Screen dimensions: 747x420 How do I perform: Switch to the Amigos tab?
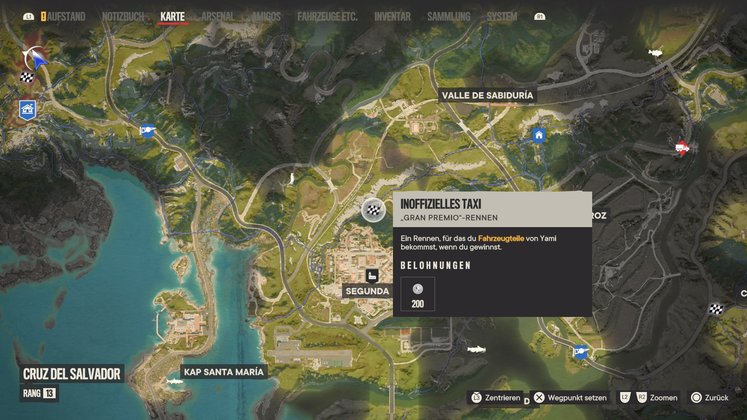(x=267, y=16)
